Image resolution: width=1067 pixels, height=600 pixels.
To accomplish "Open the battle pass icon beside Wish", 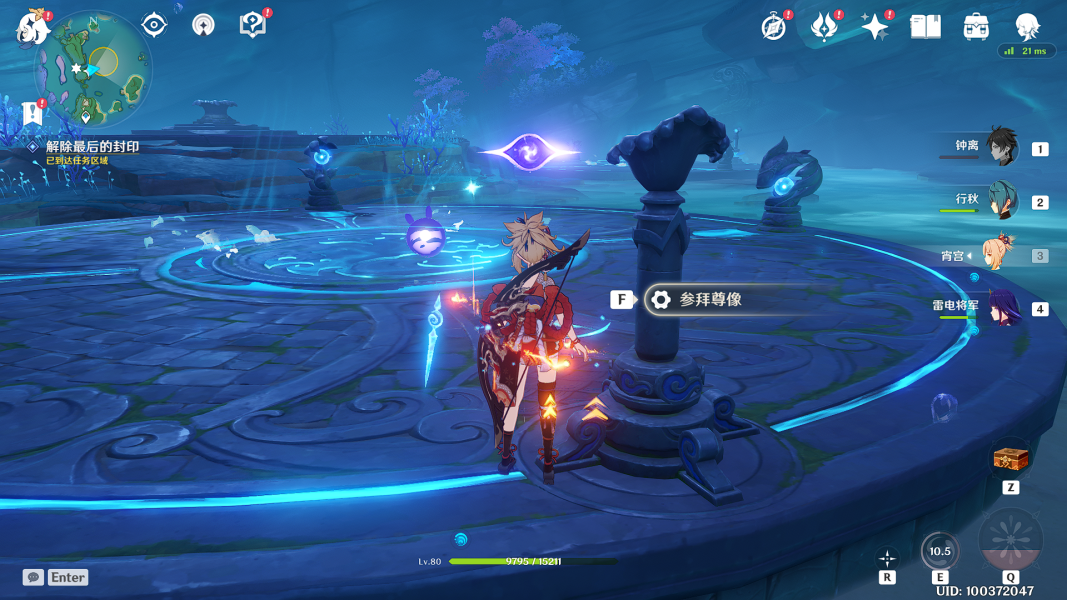I will point(824,27).
